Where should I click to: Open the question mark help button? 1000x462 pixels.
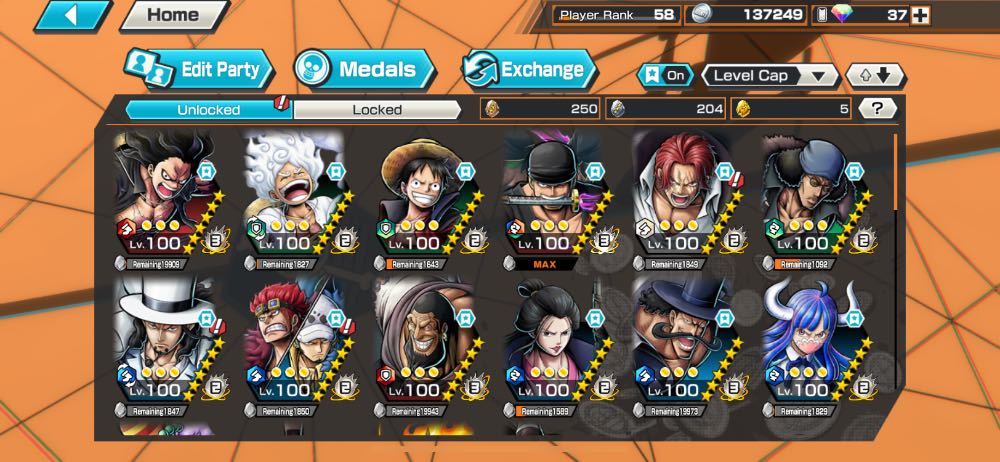[x=877, y=109]
